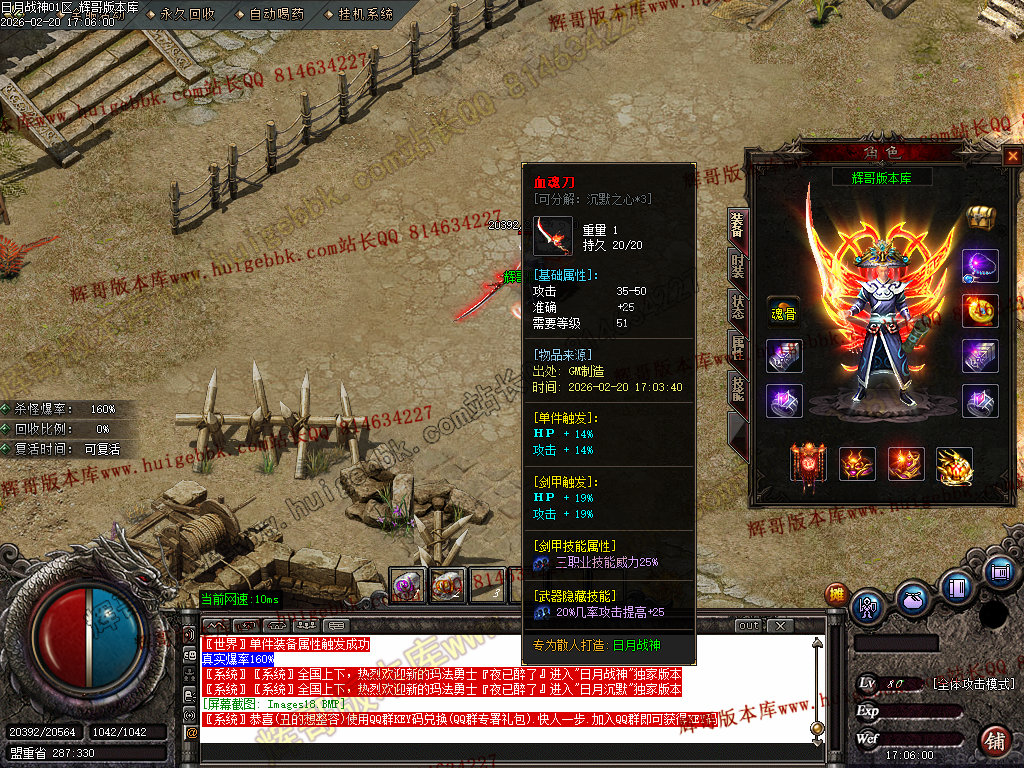Select the purple necklace equipment slot
The width and height of the screenshot is (1024, 768).
(980, 266)
